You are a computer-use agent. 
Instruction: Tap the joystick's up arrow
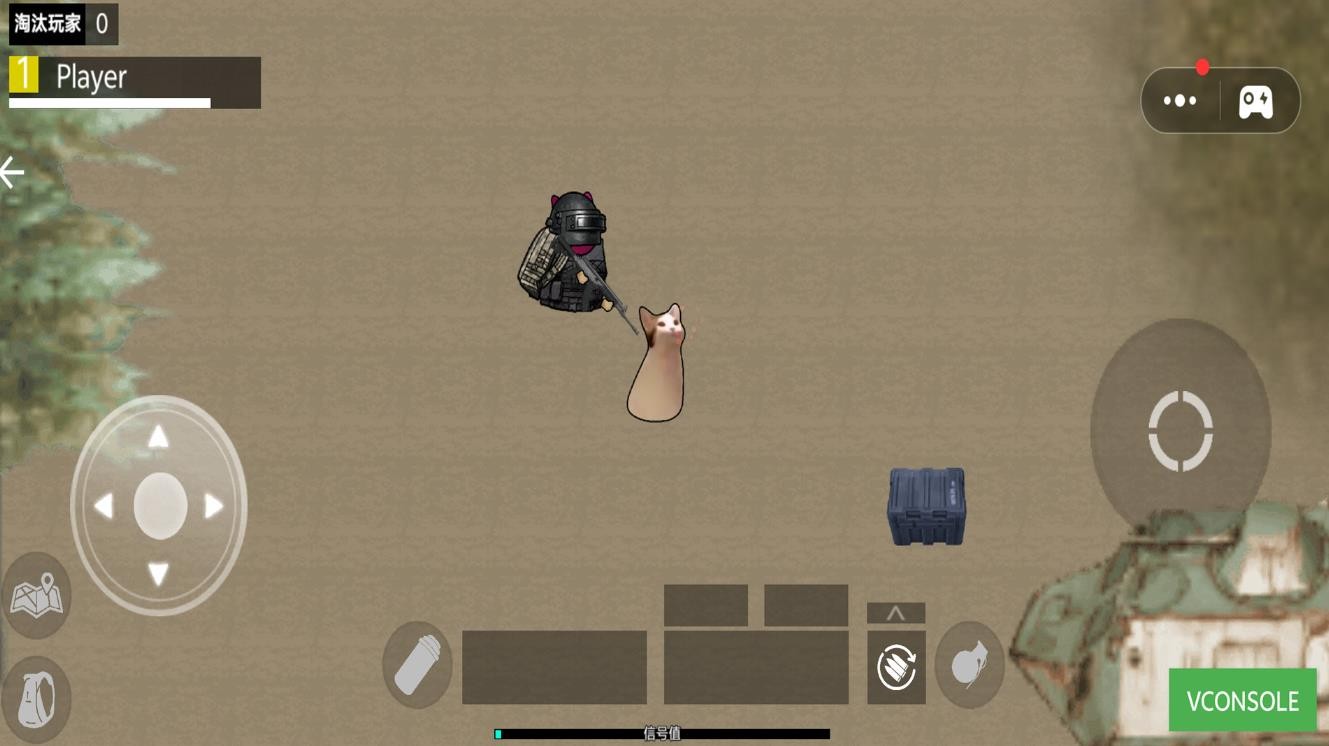tap(158, 437)
